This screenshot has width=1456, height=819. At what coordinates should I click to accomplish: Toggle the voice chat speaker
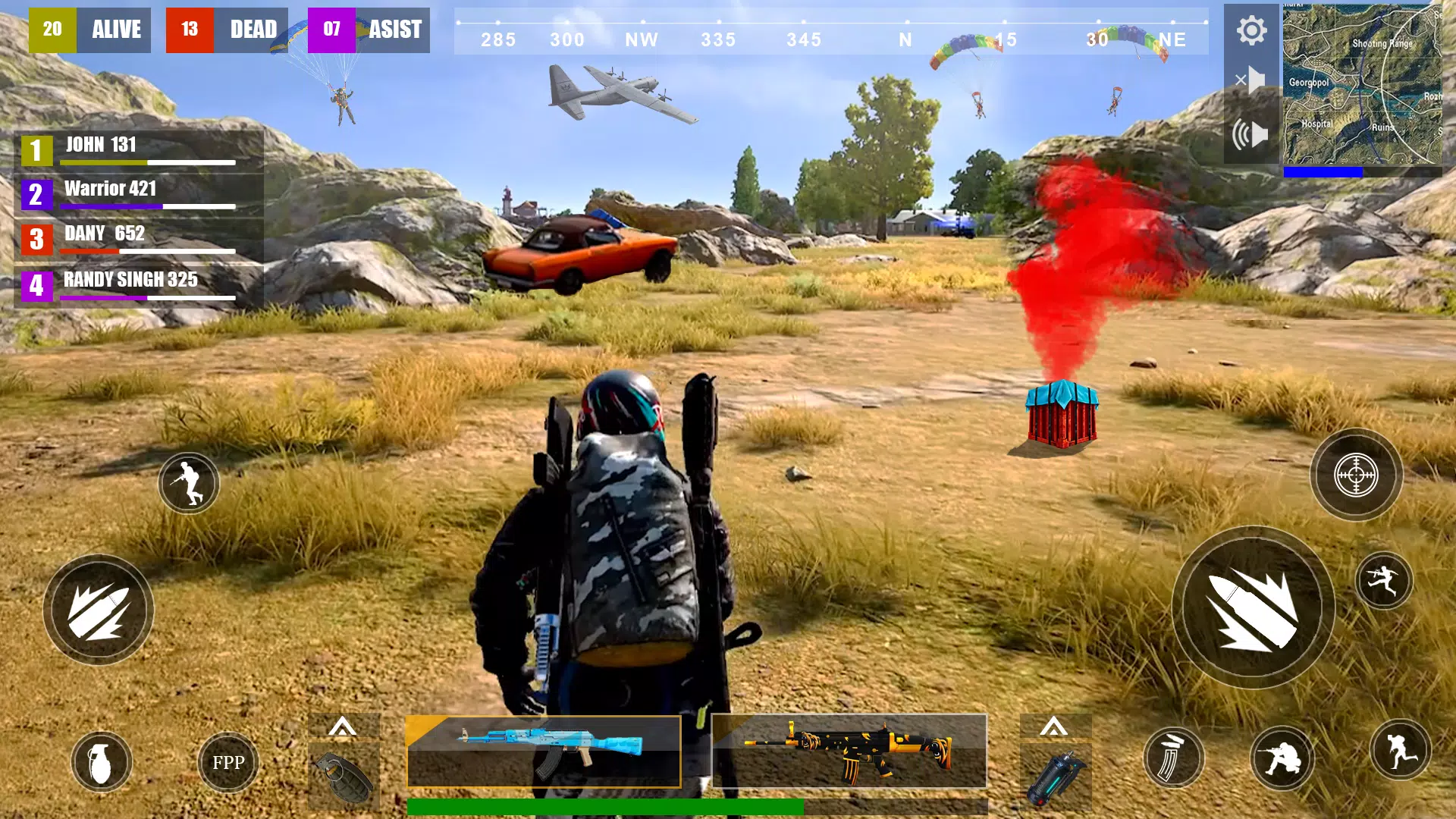(x=1251, y=133)
